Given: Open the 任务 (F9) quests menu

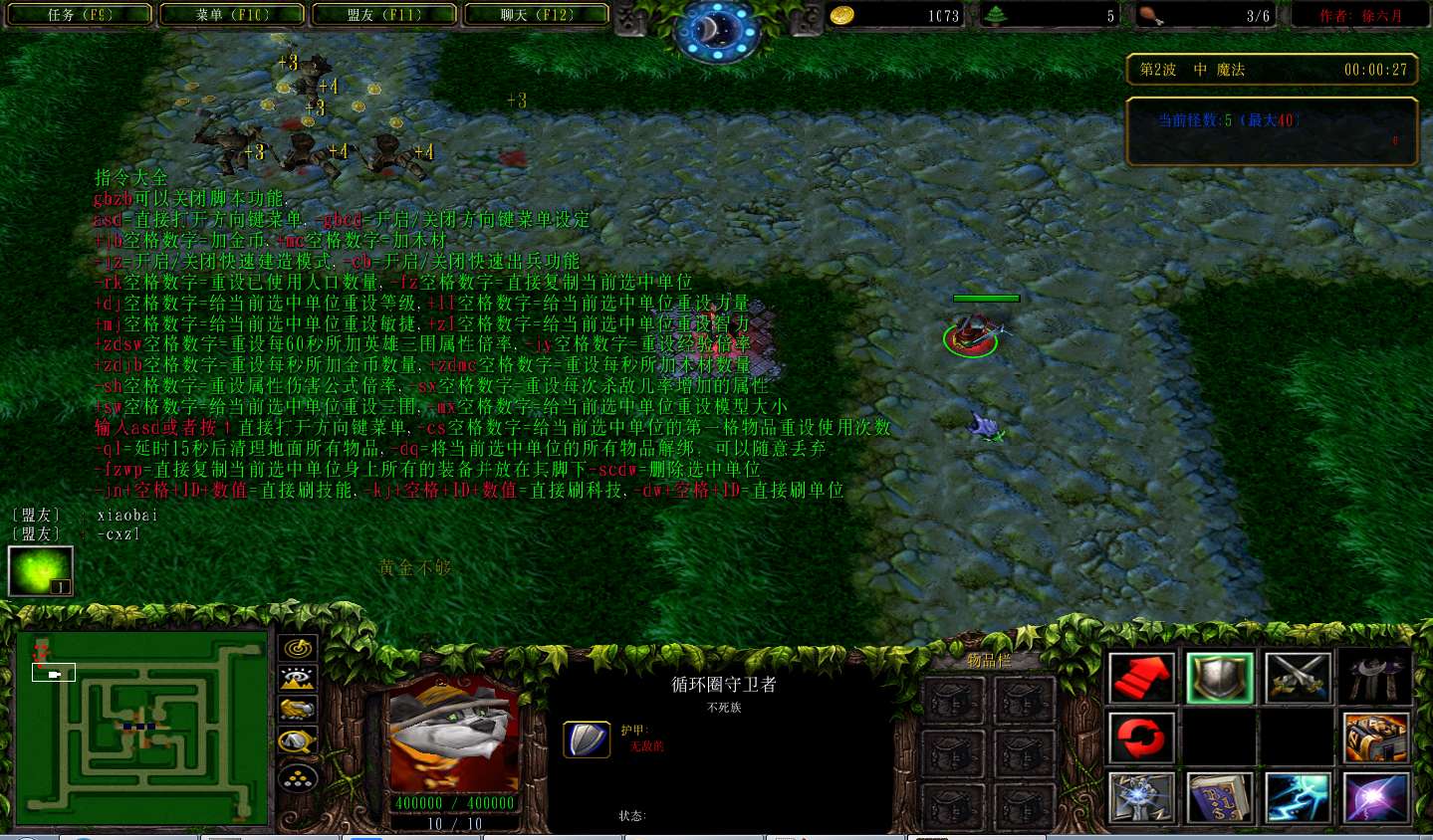Looking at the screenshot, I should click(x=81, y=15).
